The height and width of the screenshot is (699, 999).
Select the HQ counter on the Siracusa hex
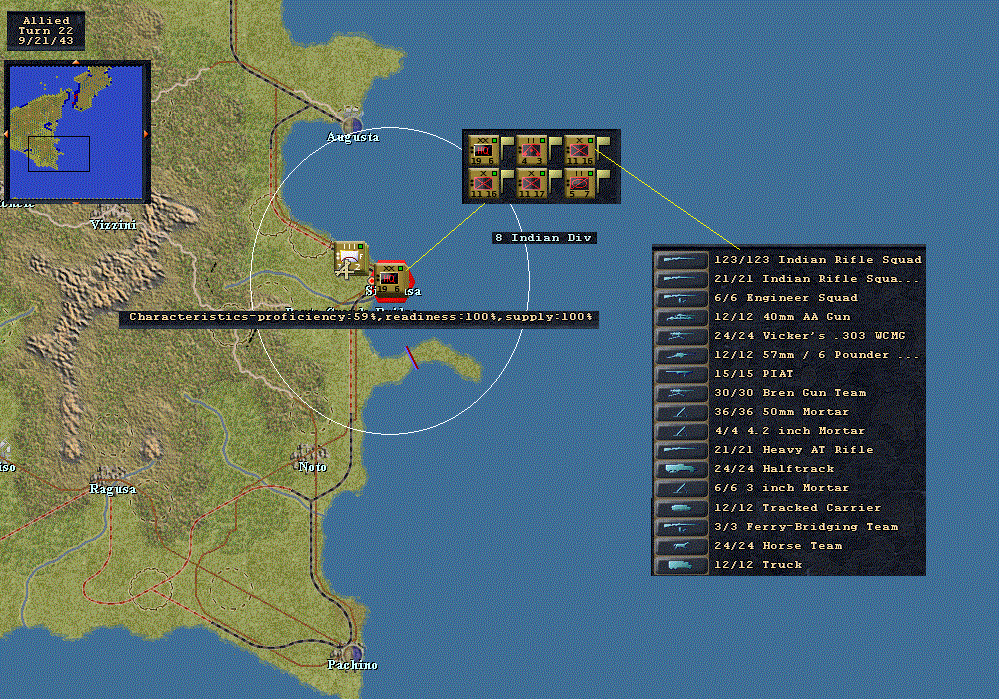(x=388, y=278)
